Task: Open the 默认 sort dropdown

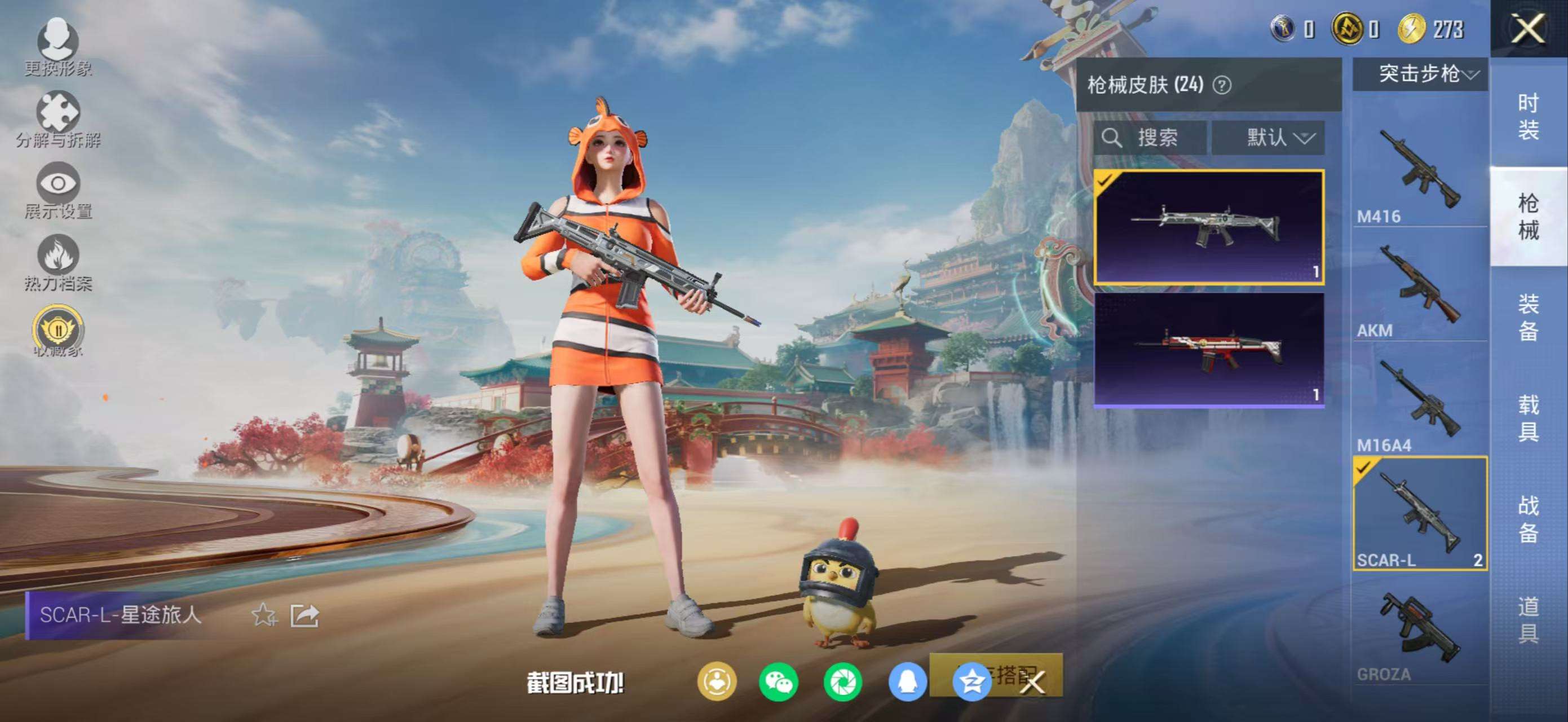Action: (1277, 138)
